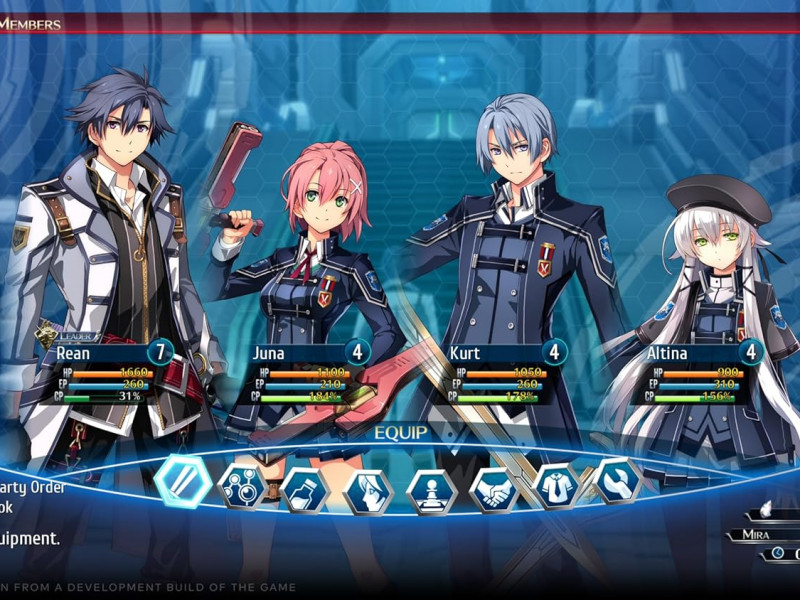Select the item bottle menu icon

(304, 490)
